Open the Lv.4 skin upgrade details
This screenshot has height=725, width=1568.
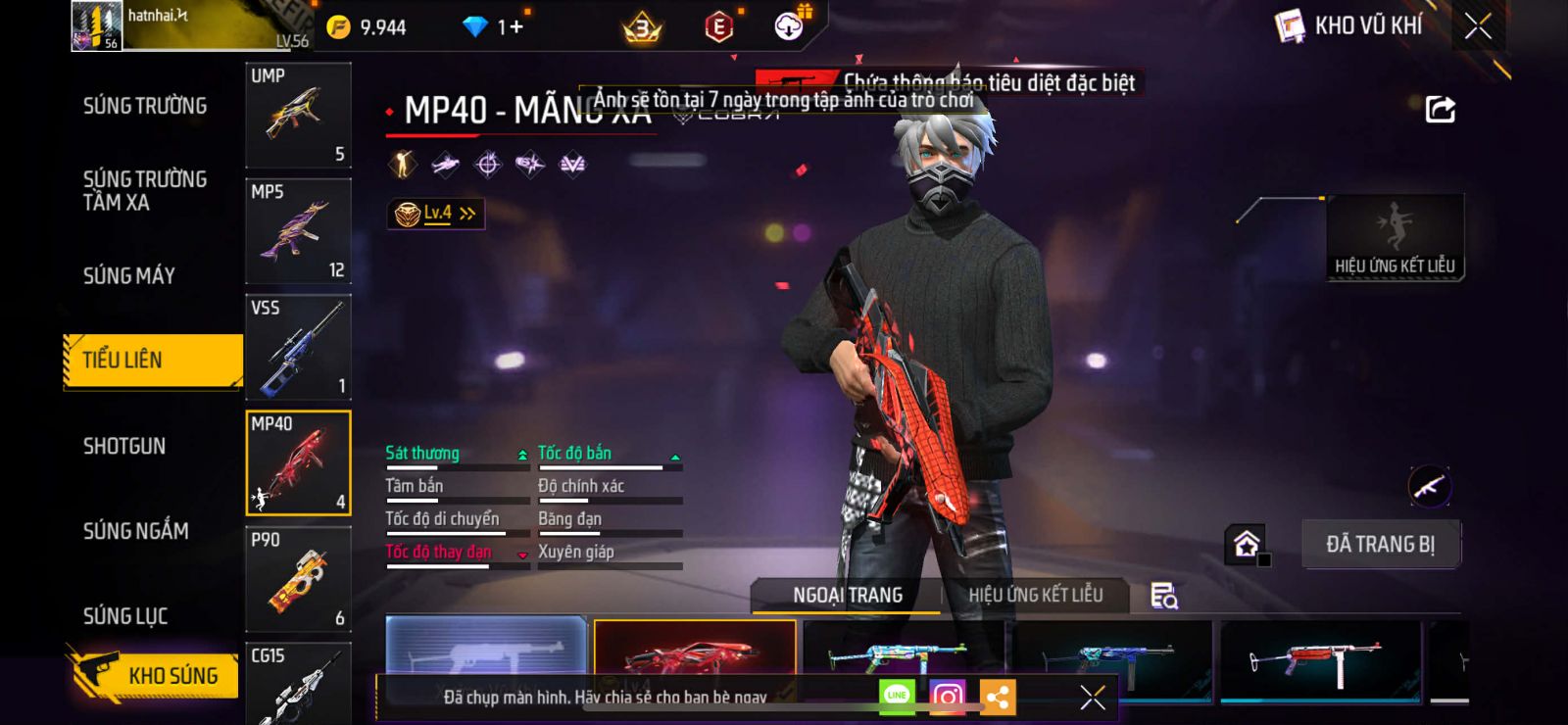pos(436,214)
